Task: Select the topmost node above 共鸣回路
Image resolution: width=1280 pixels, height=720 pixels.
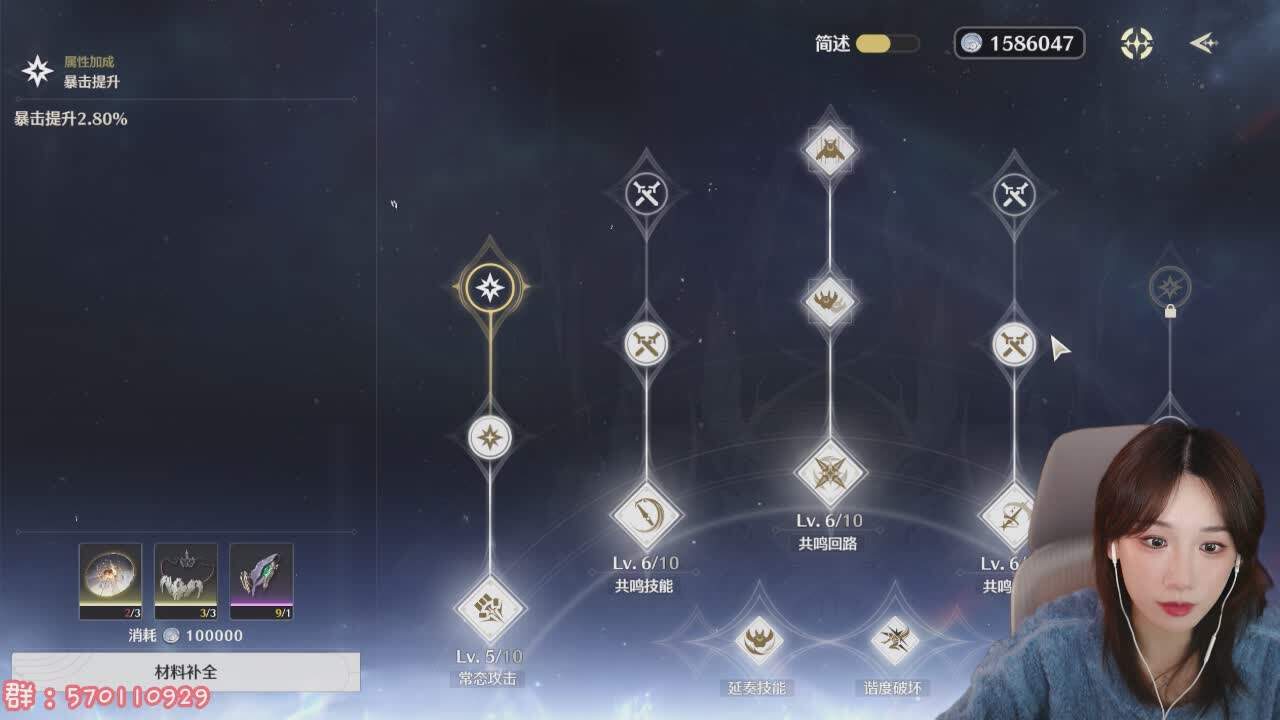Action: [830, 150]
